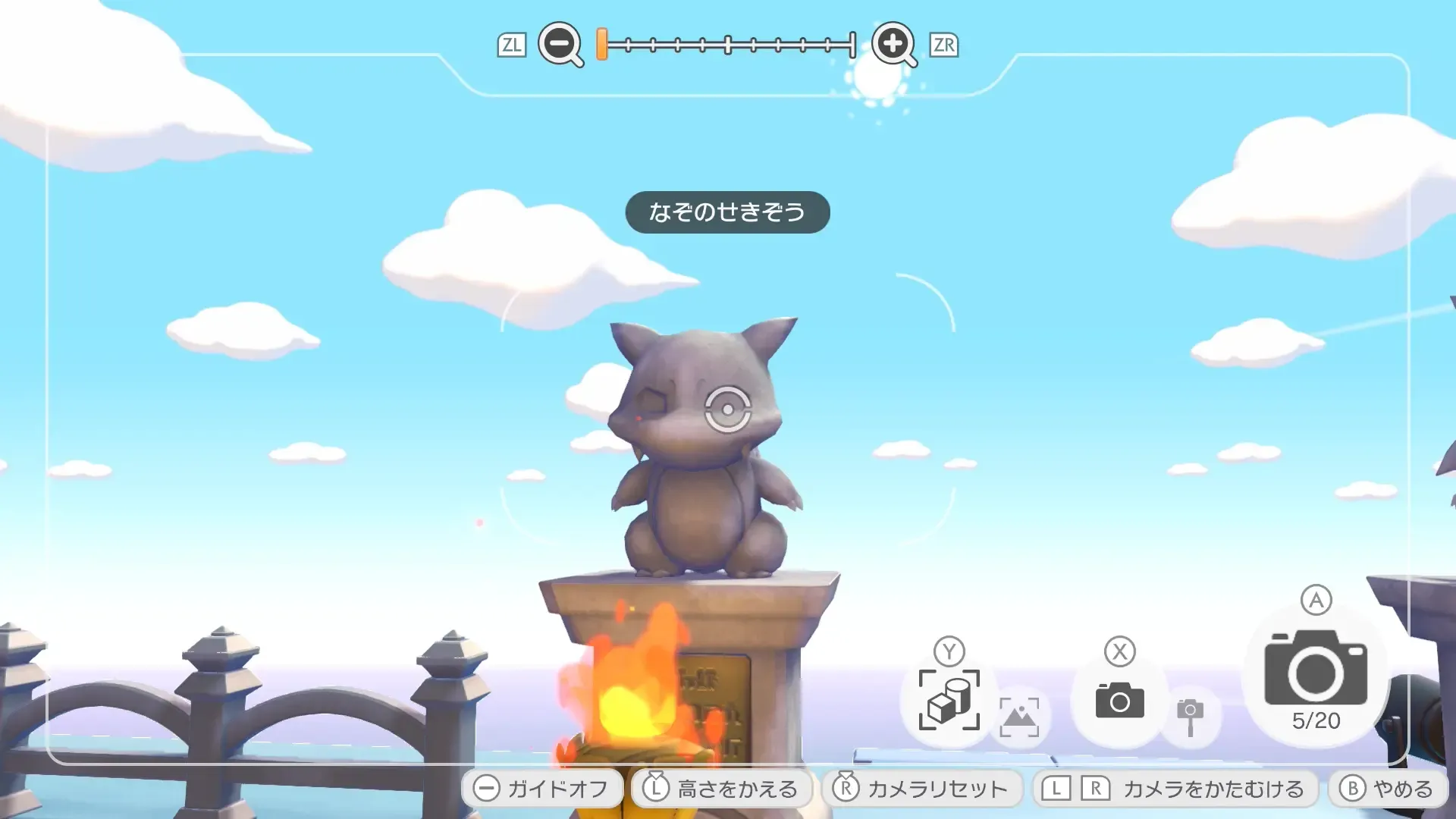Select the ZL shoulder button indicator
The image size is (1456, 819).
click(x=513, y=45)
